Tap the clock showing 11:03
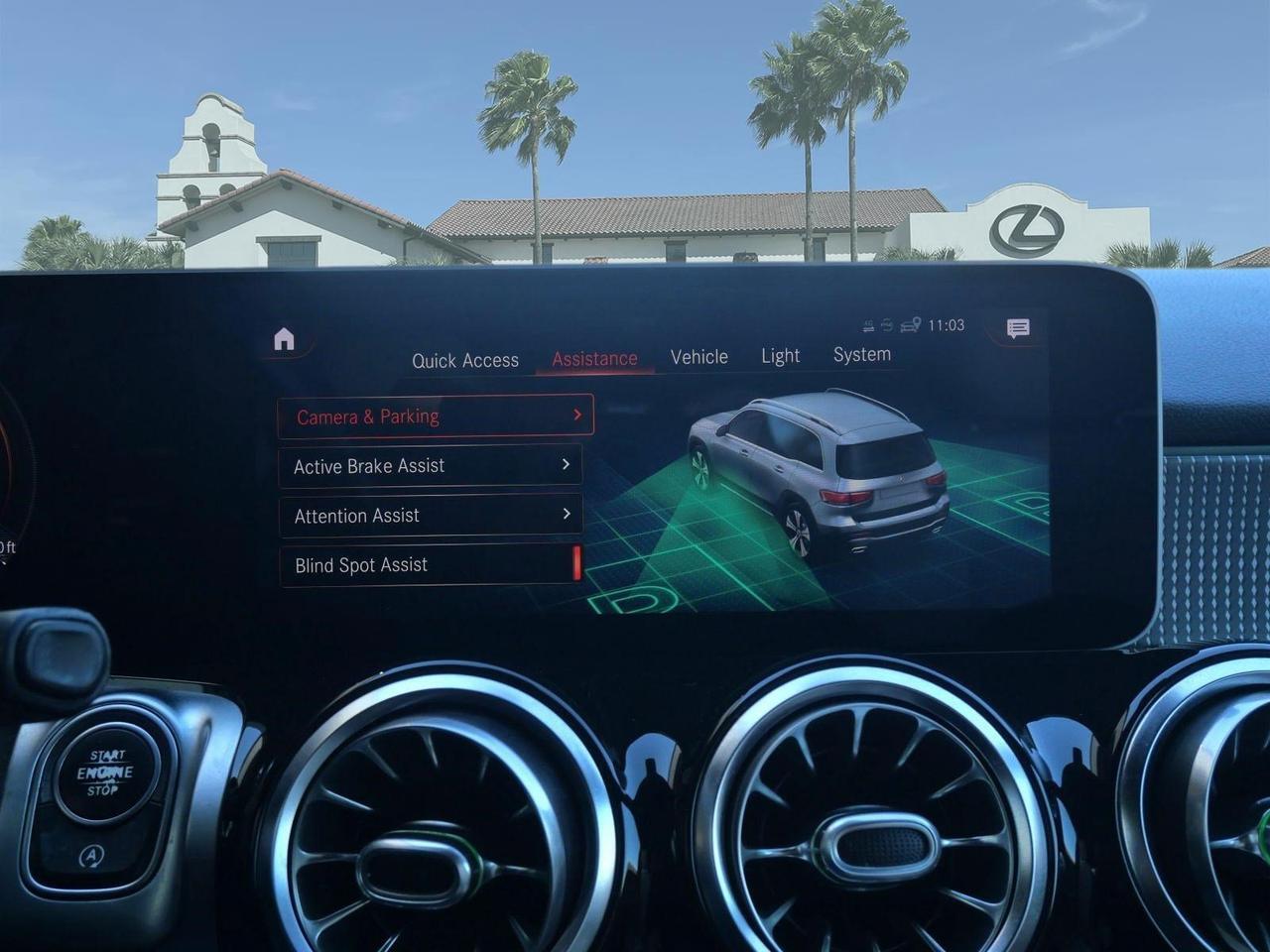The image size is (1270, 952). (947, 324)
